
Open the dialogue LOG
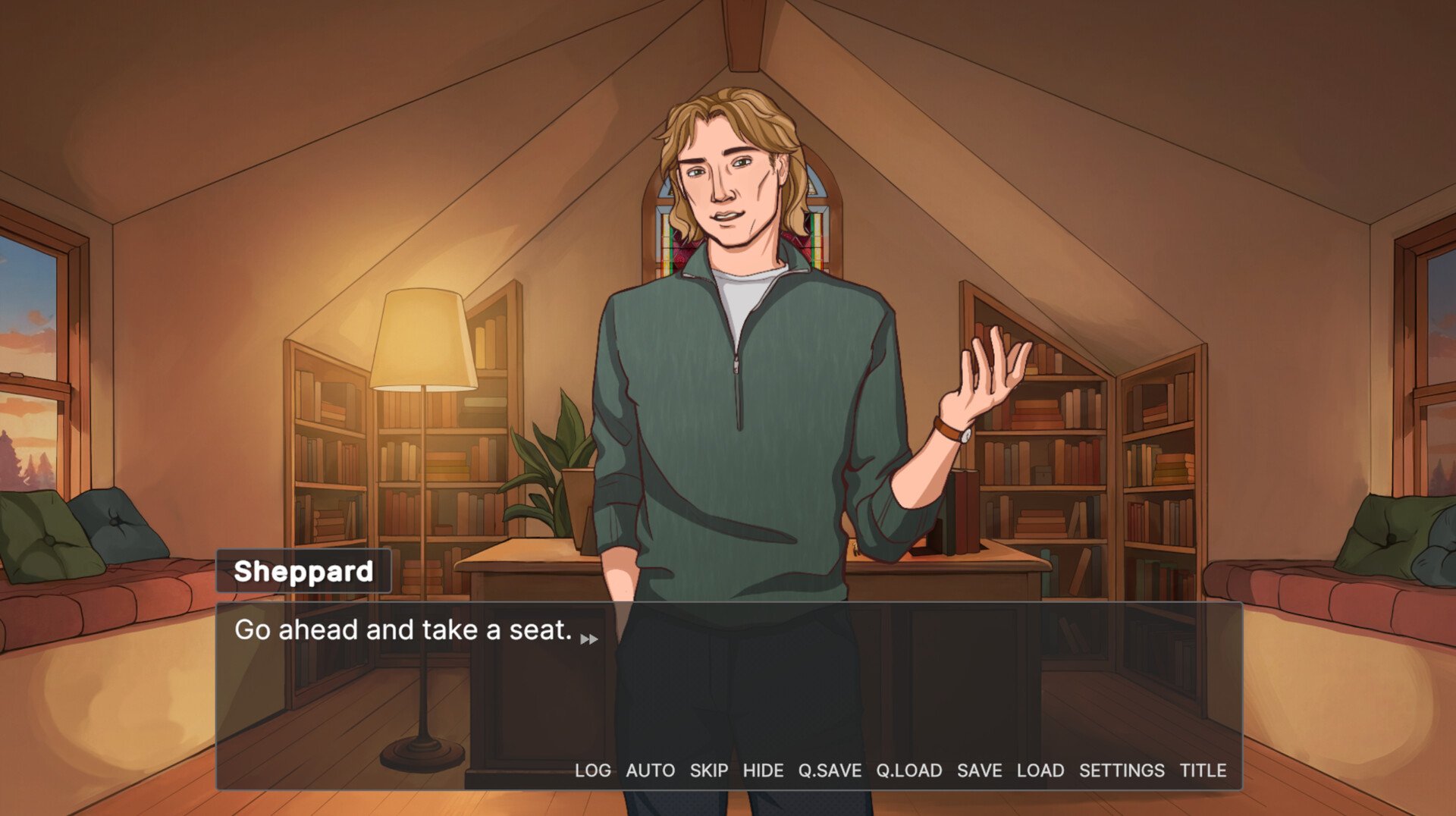click(x=592, y=770)
